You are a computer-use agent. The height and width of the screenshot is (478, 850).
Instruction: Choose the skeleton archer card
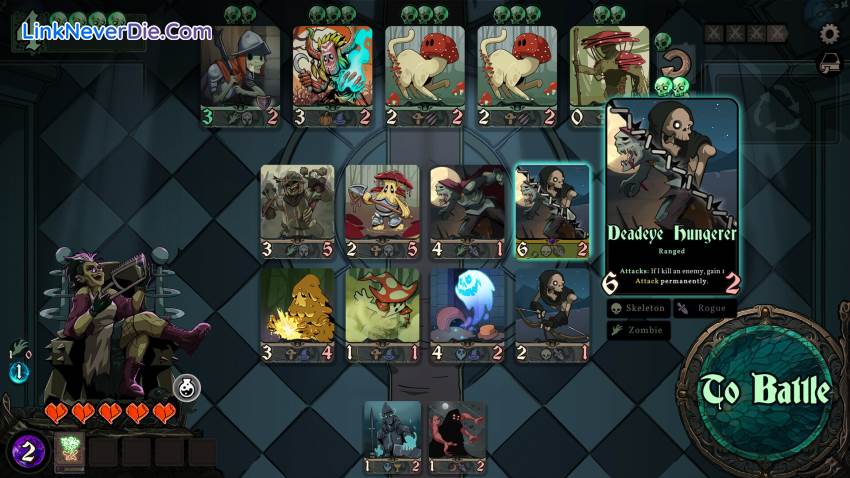click(552, 314)
